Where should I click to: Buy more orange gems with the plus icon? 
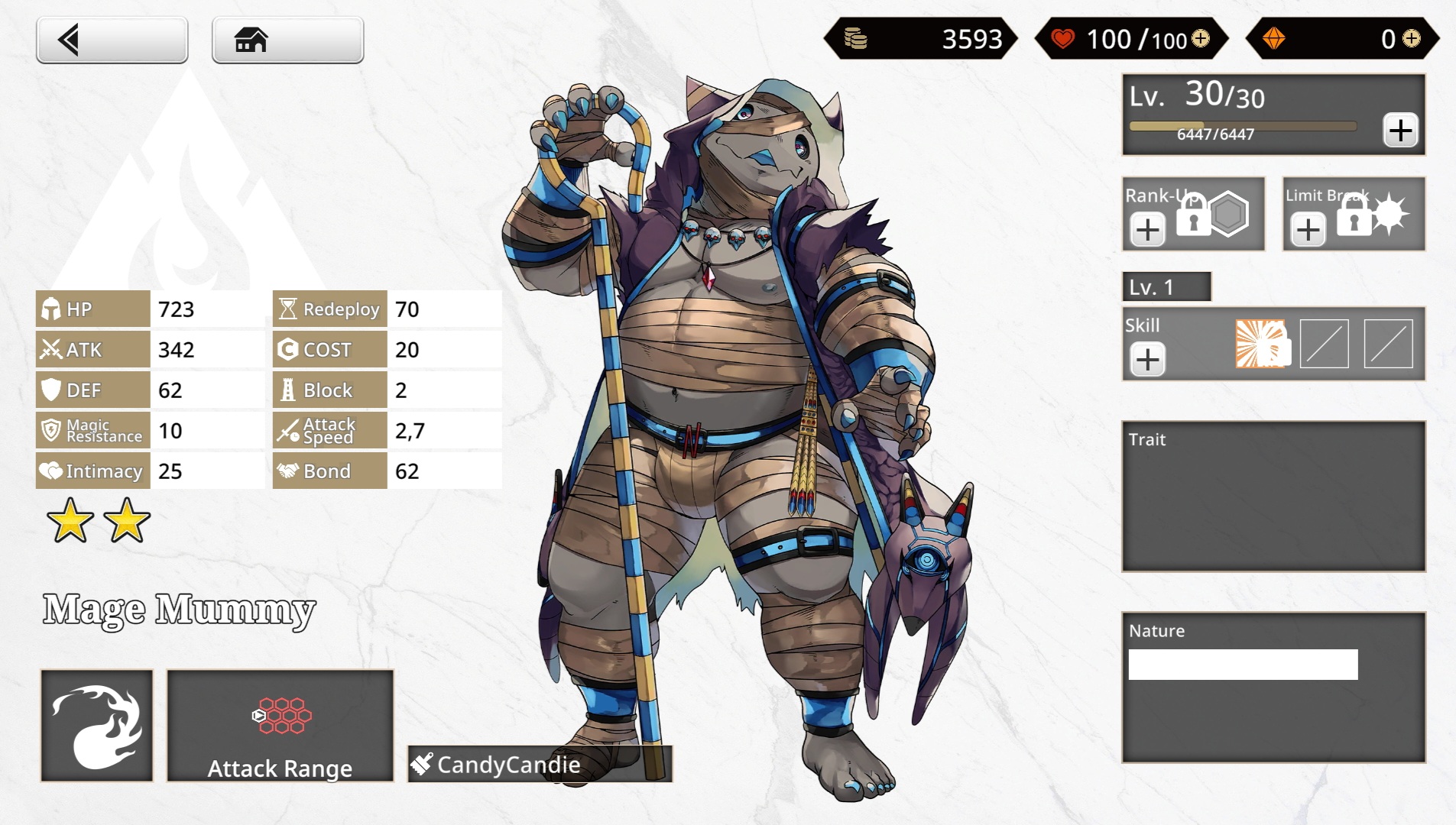(1411, 38)
